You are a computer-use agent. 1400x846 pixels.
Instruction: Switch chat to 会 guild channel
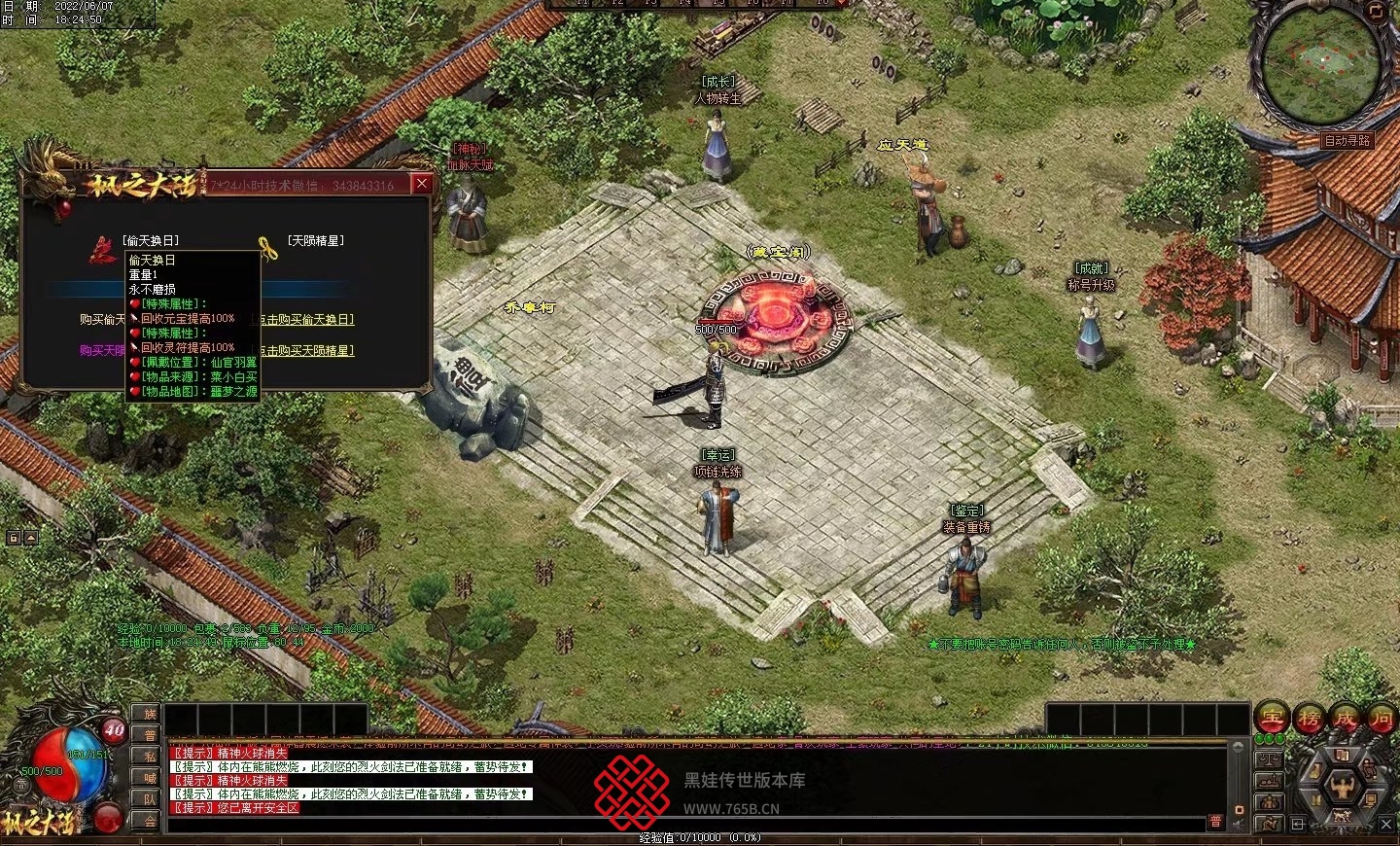click(x=150, y=821)
